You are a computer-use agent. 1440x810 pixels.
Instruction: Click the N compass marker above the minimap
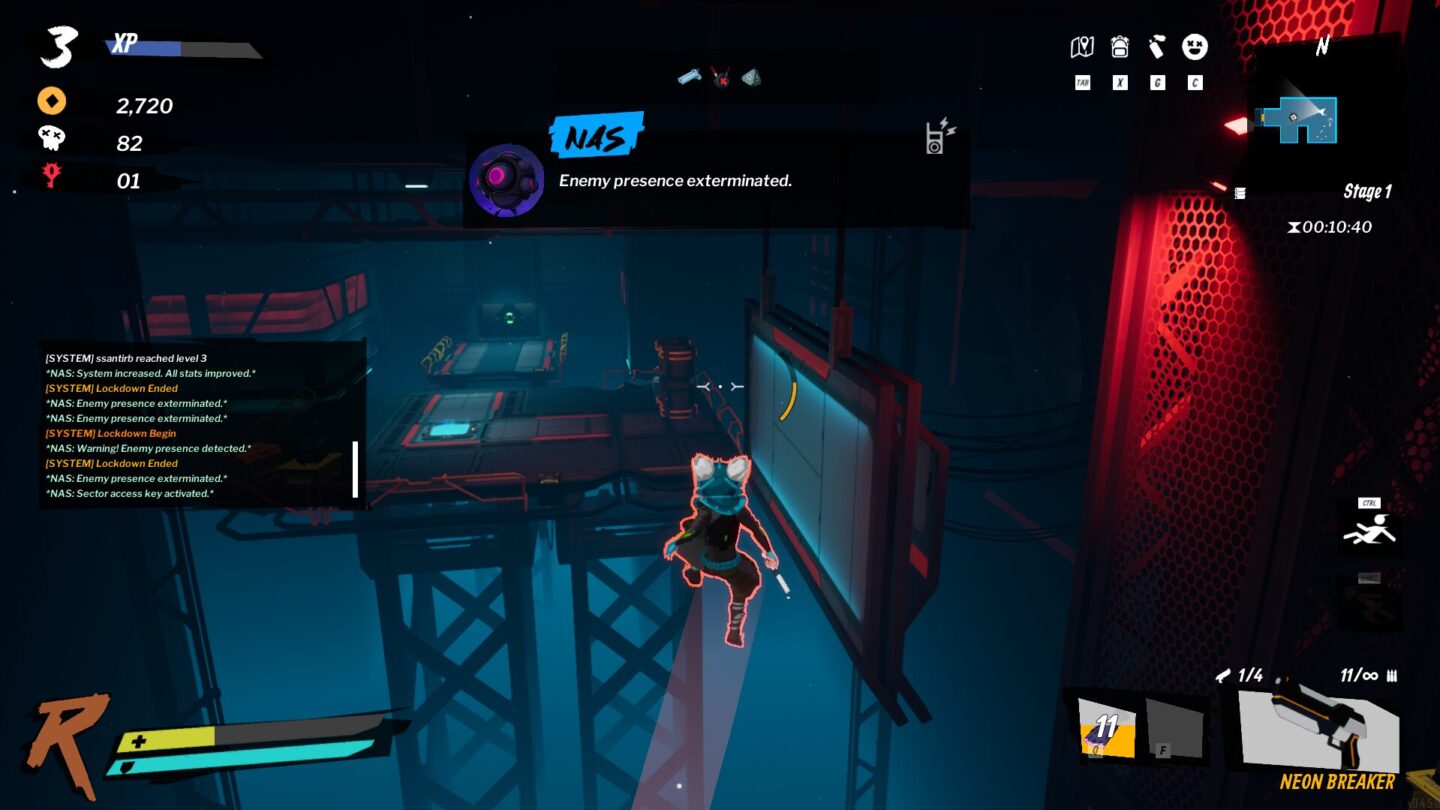coord(1322,44)
